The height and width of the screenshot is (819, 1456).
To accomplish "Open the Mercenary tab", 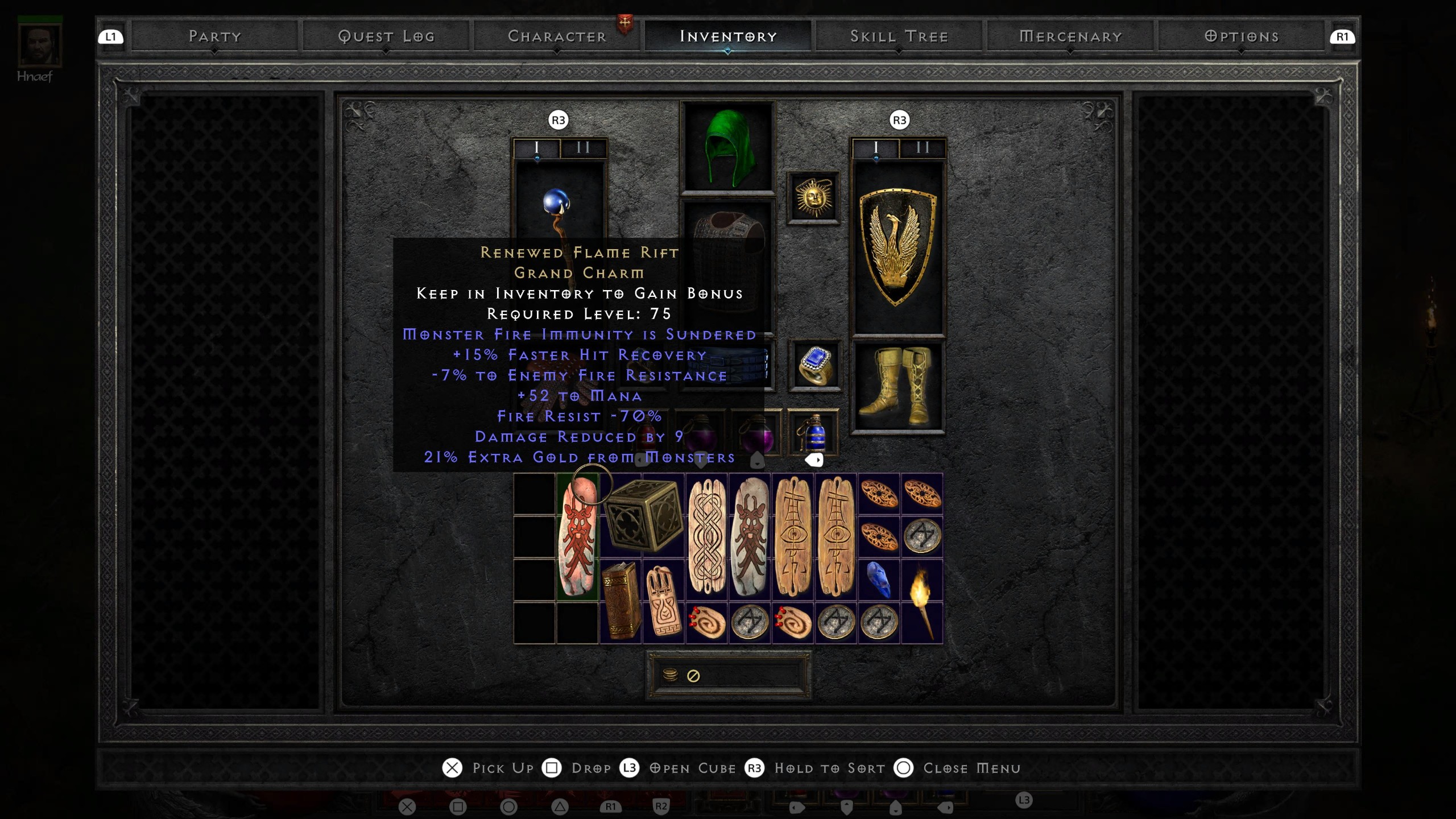I will pos(1070,36).
